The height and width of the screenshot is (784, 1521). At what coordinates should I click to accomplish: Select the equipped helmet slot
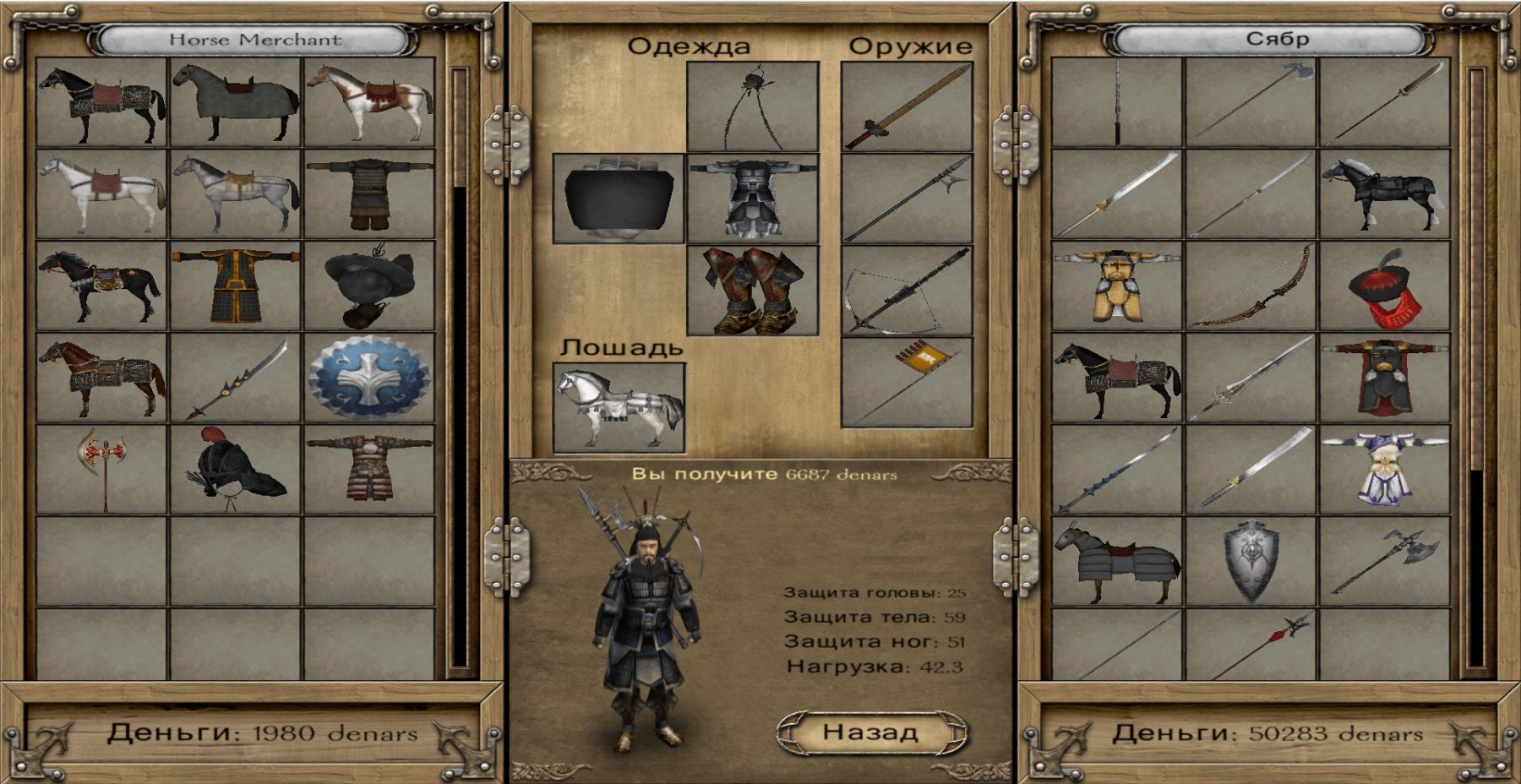coord(753,106)
